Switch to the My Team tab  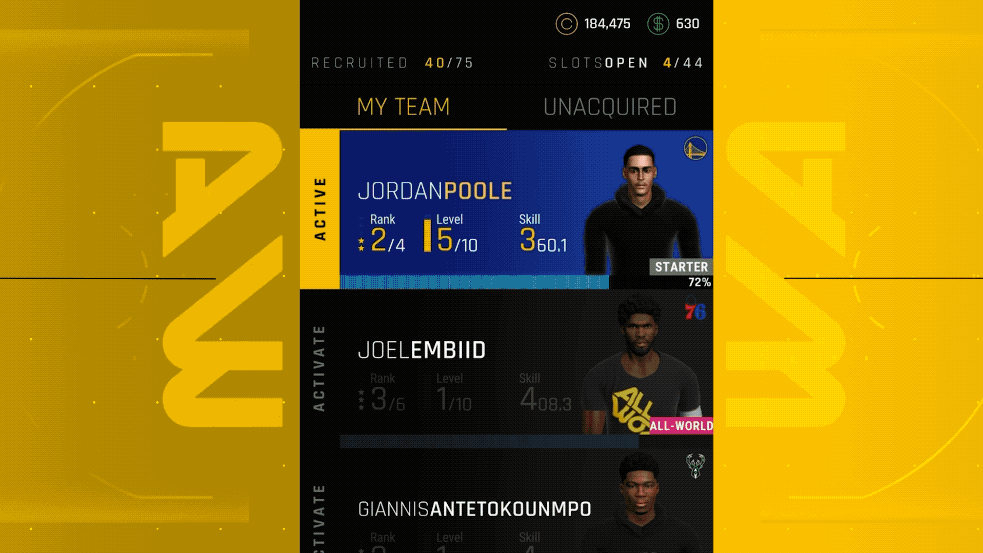pyautogui.click(x=403, y=107)
